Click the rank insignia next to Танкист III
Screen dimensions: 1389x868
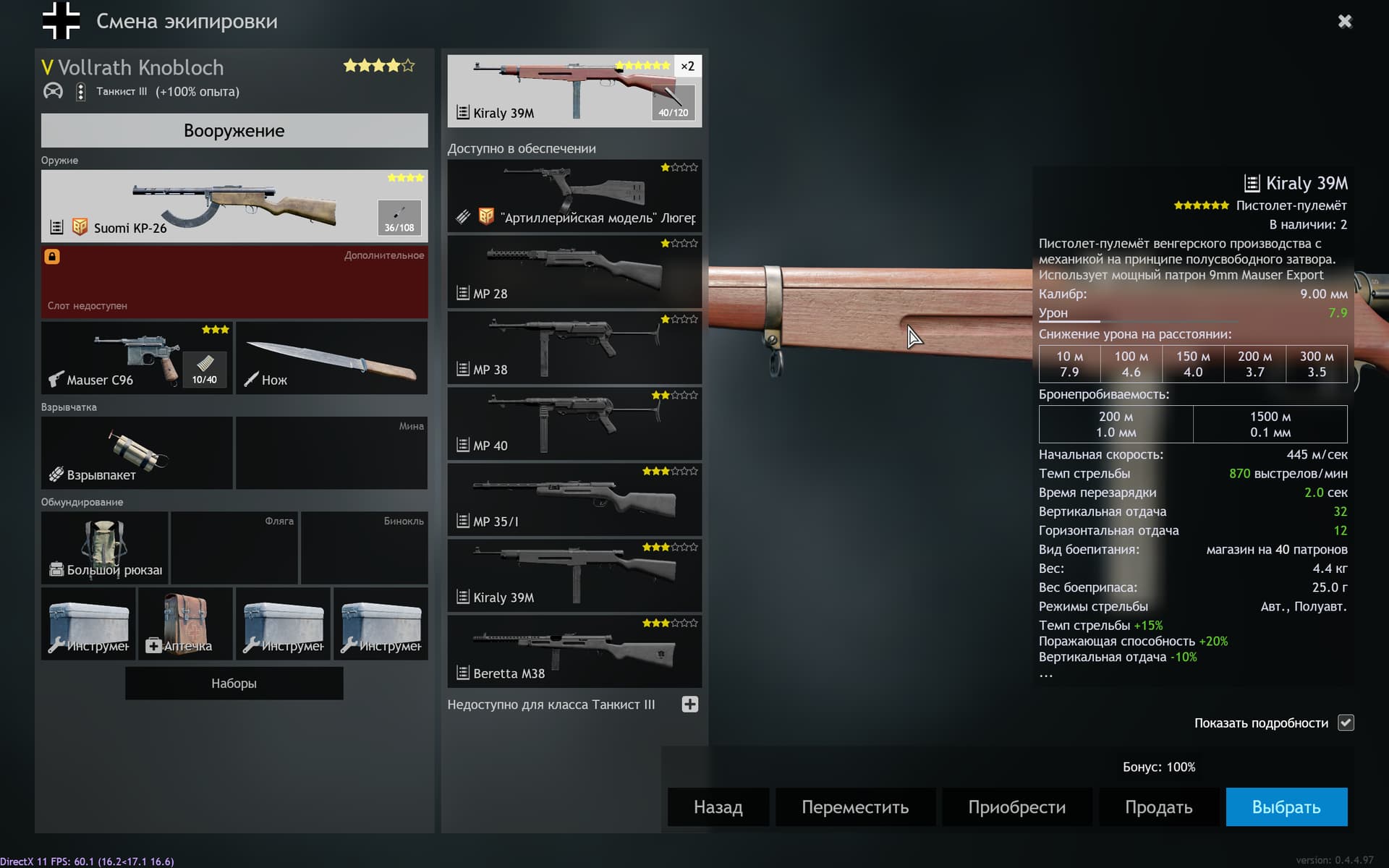pyautogui.click(x=80, y=92)
